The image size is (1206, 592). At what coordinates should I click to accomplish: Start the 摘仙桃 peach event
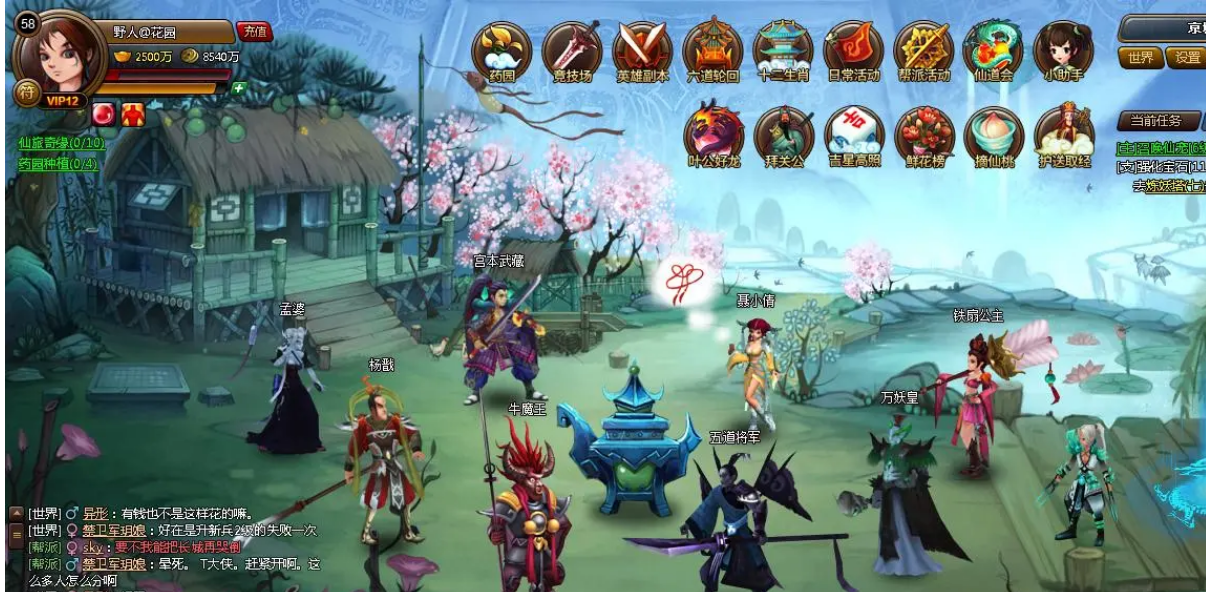tap(994, 134)
